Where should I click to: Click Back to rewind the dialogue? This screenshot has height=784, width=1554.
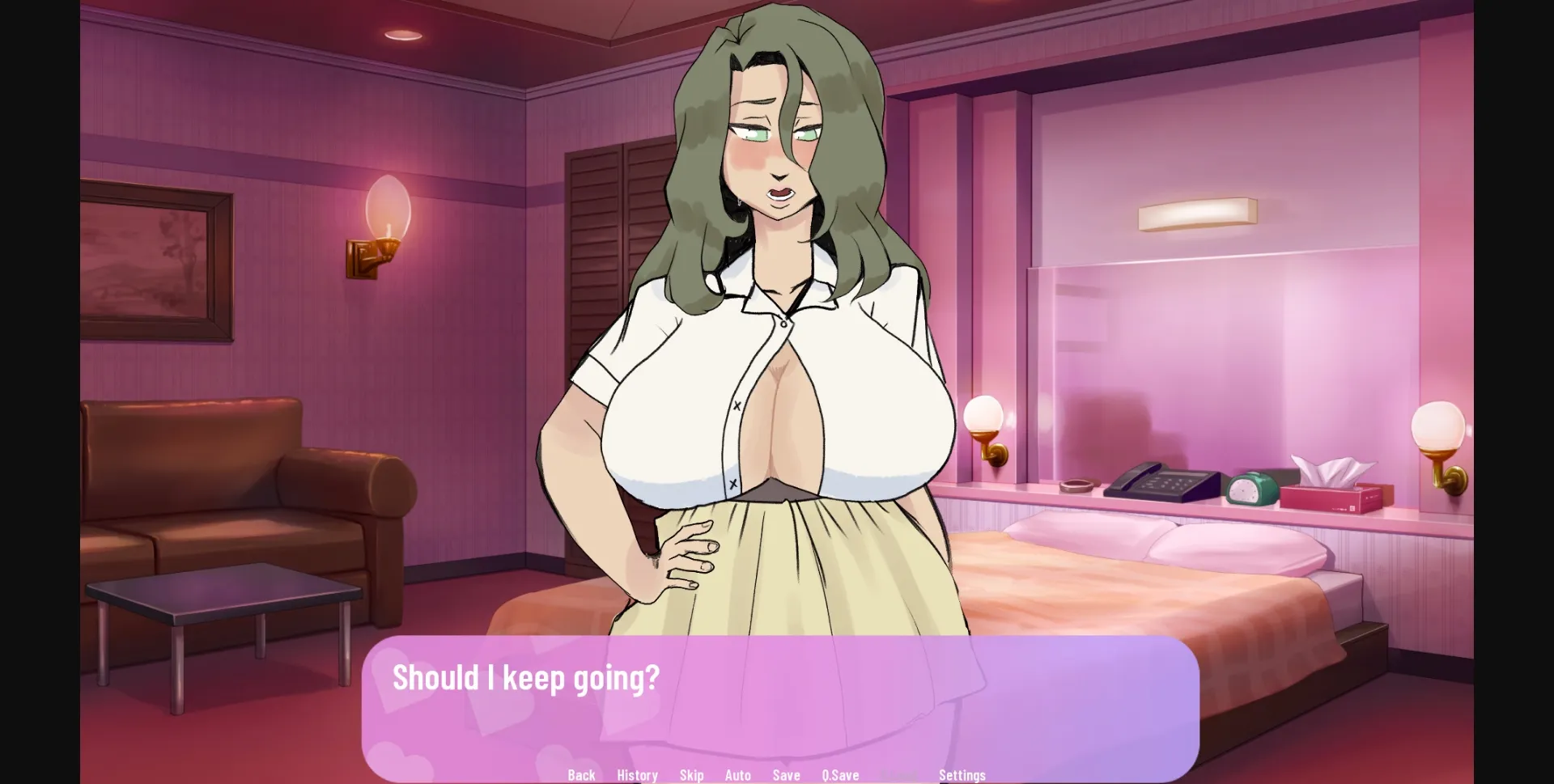tap(582, 775)
